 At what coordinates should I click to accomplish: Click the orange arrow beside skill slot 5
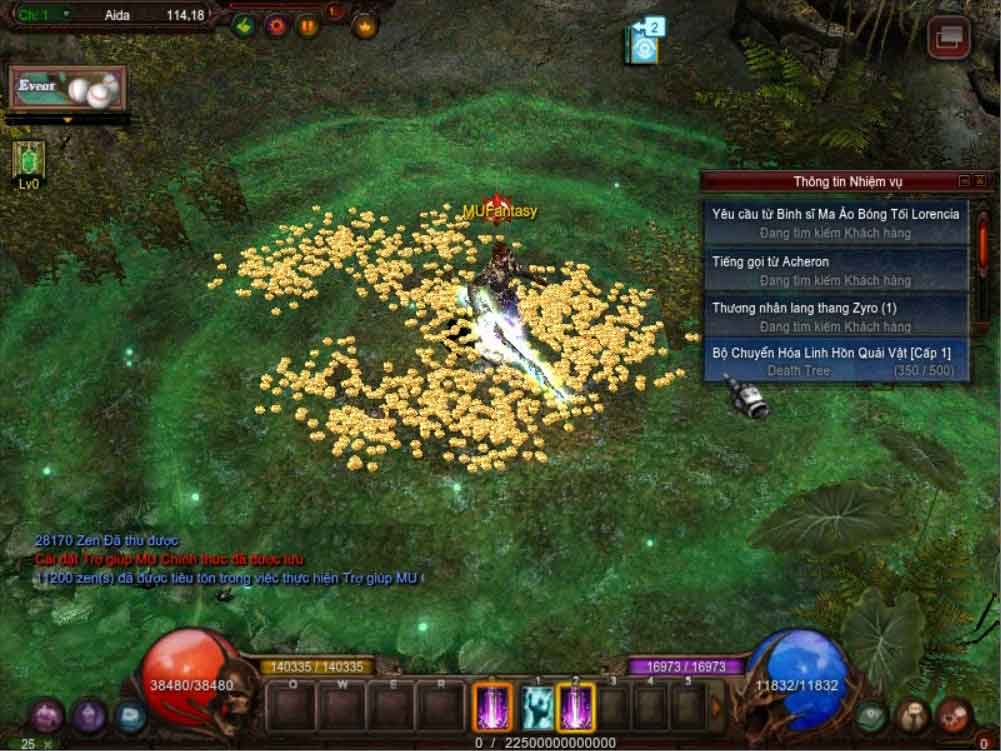[716, 708]
